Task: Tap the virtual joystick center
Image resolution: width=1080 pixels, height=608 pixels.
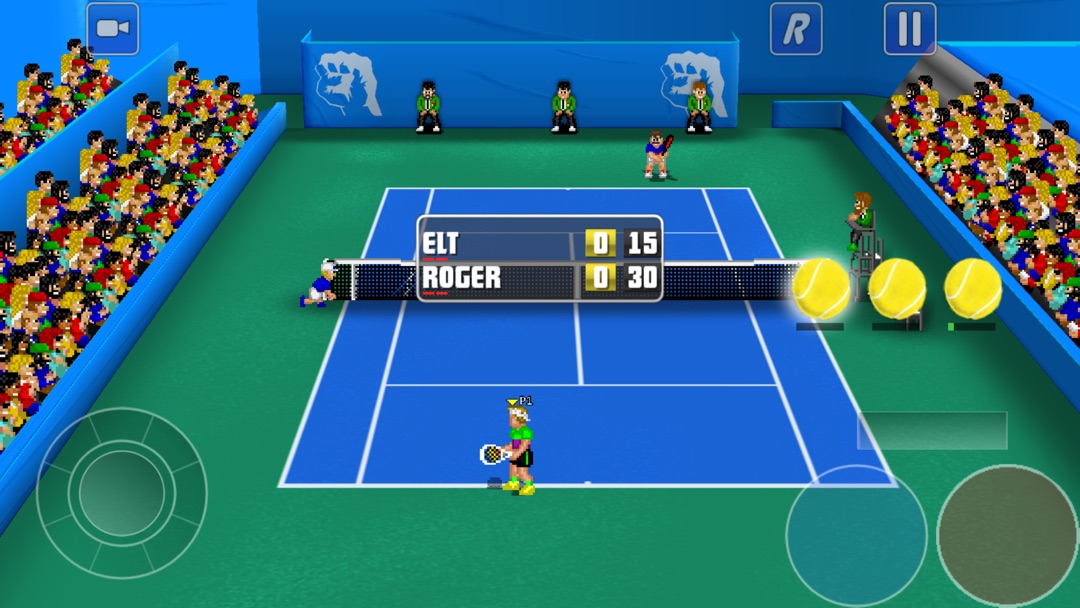Action: click(122, 492)
